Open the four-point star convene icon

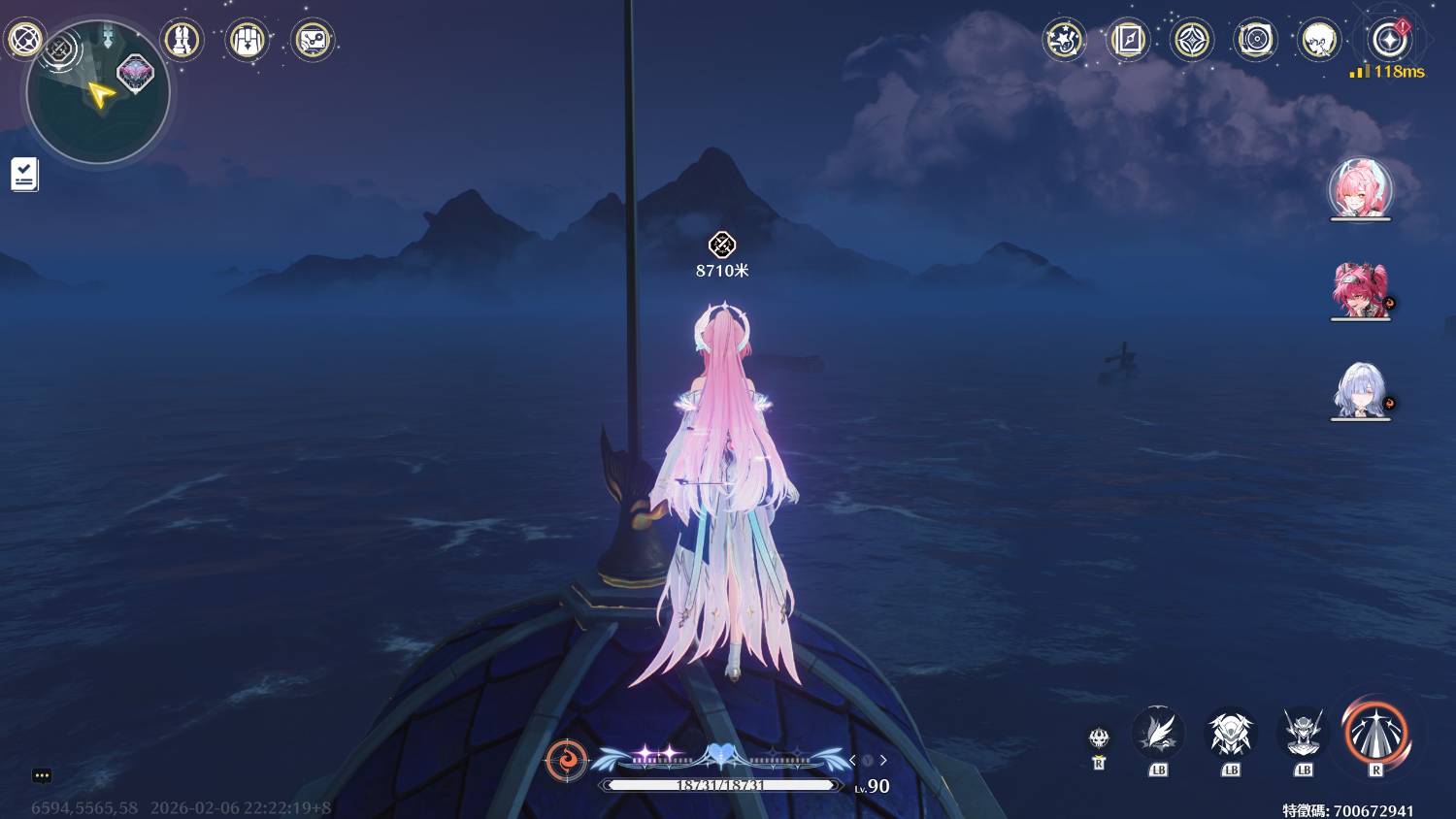tap(1192, 40)
